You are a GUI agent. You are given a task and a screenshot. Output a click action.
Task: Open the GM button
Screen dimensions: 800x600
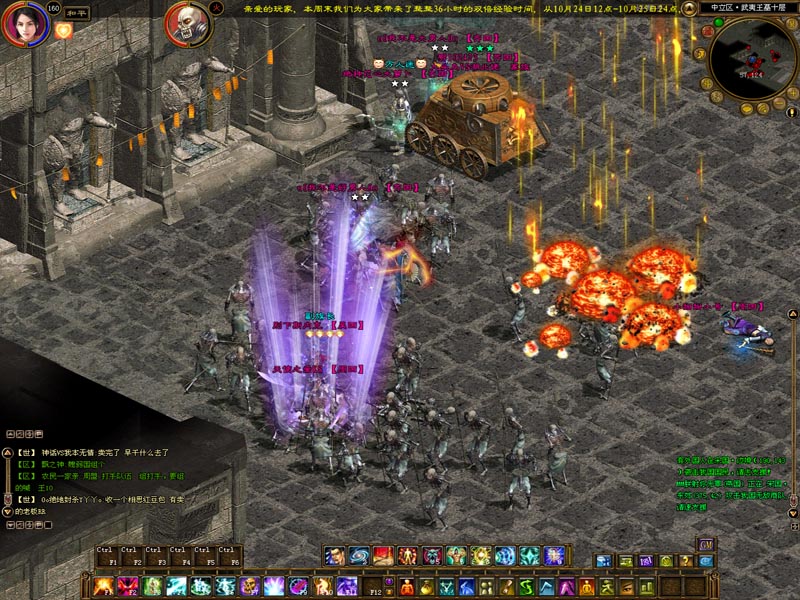(706, 544)
